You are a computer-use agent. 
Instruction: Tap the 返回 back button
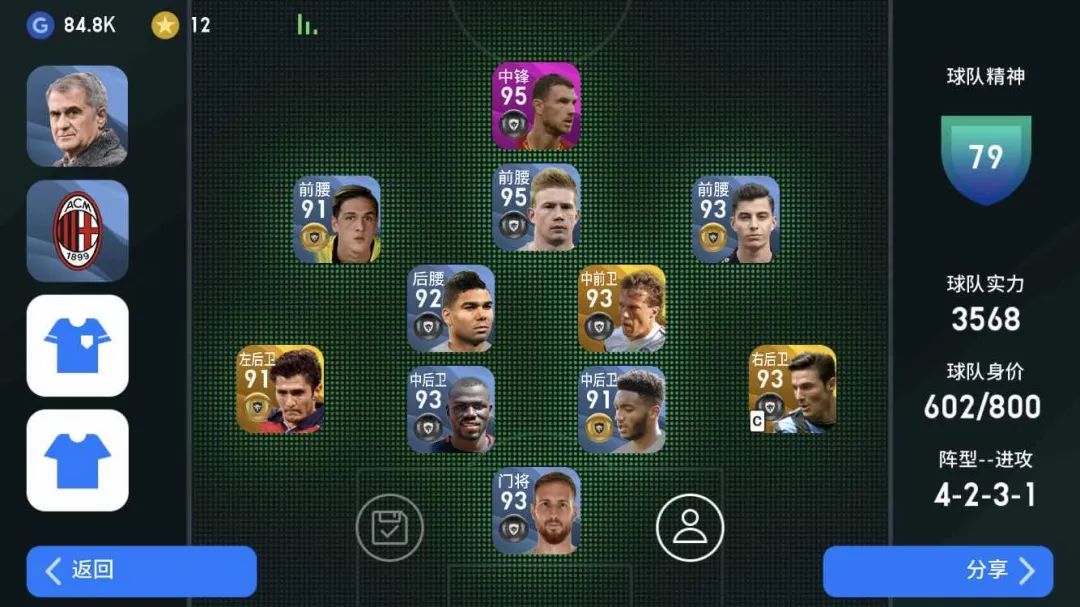(141, 571)
